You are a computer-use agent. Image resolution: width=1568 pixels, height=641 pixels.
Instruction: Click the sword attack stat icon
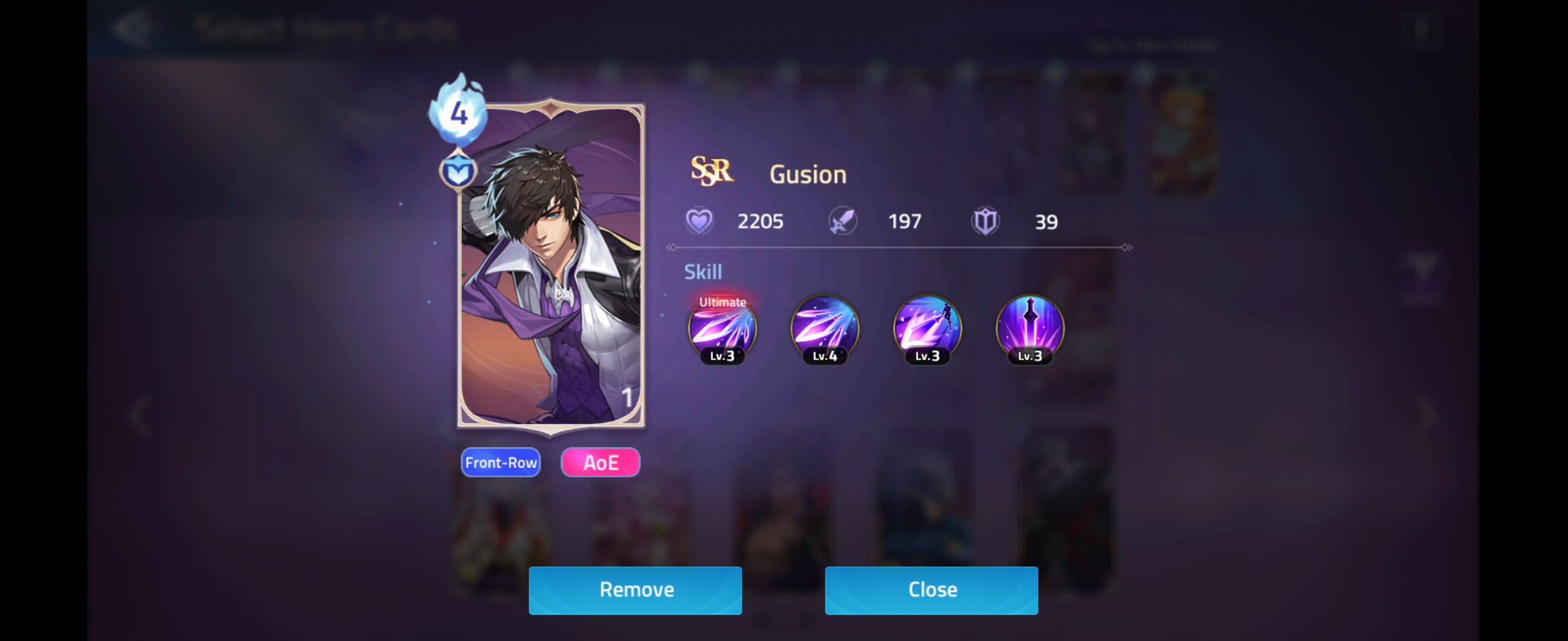click(842, 220)
